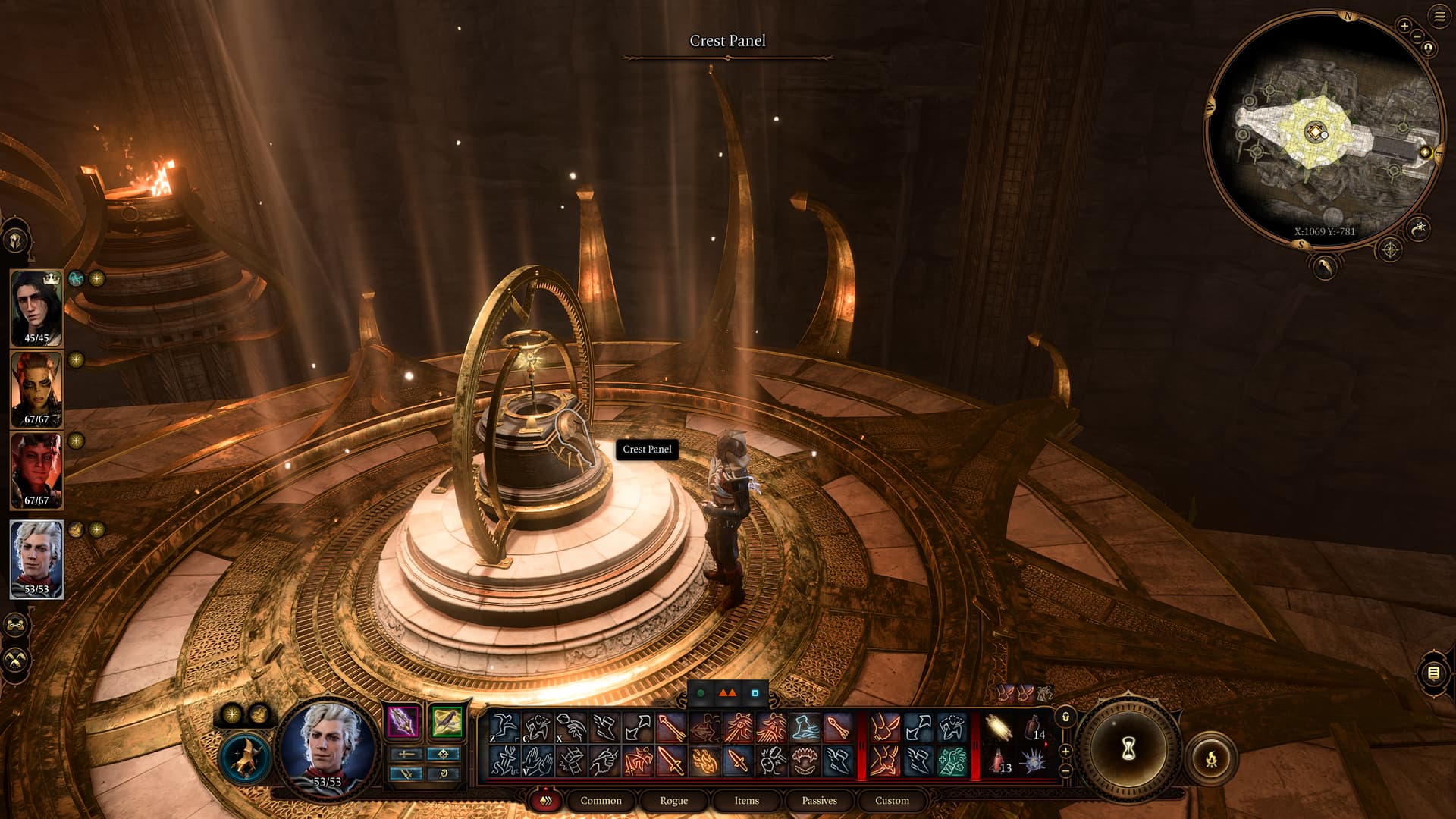Screen dimensions: 1456x819
Task: Open the main menu hamburger icon
Action: coord(1439,17)
